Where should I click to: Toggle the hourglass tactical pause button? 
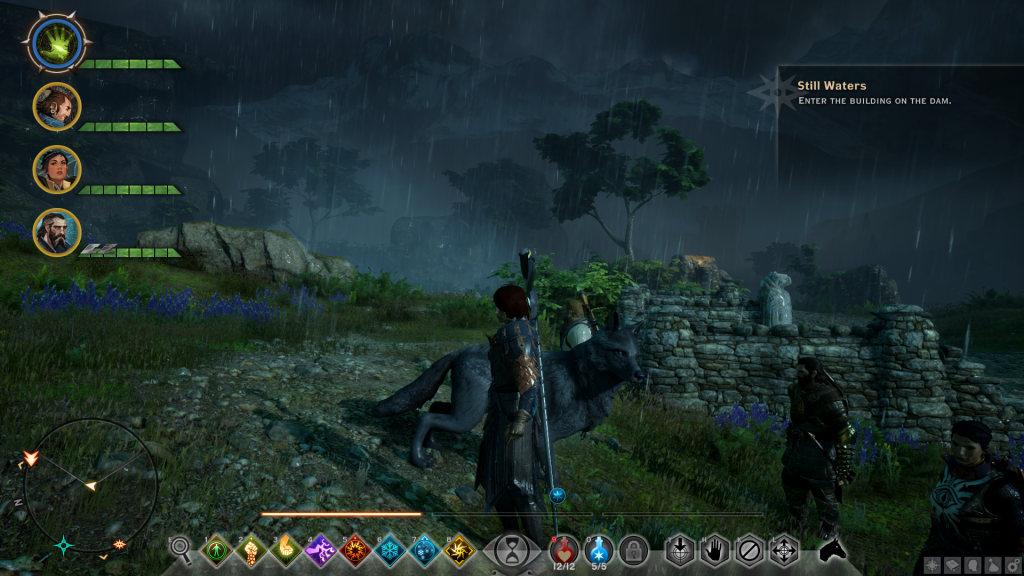[x=513, y=549]
